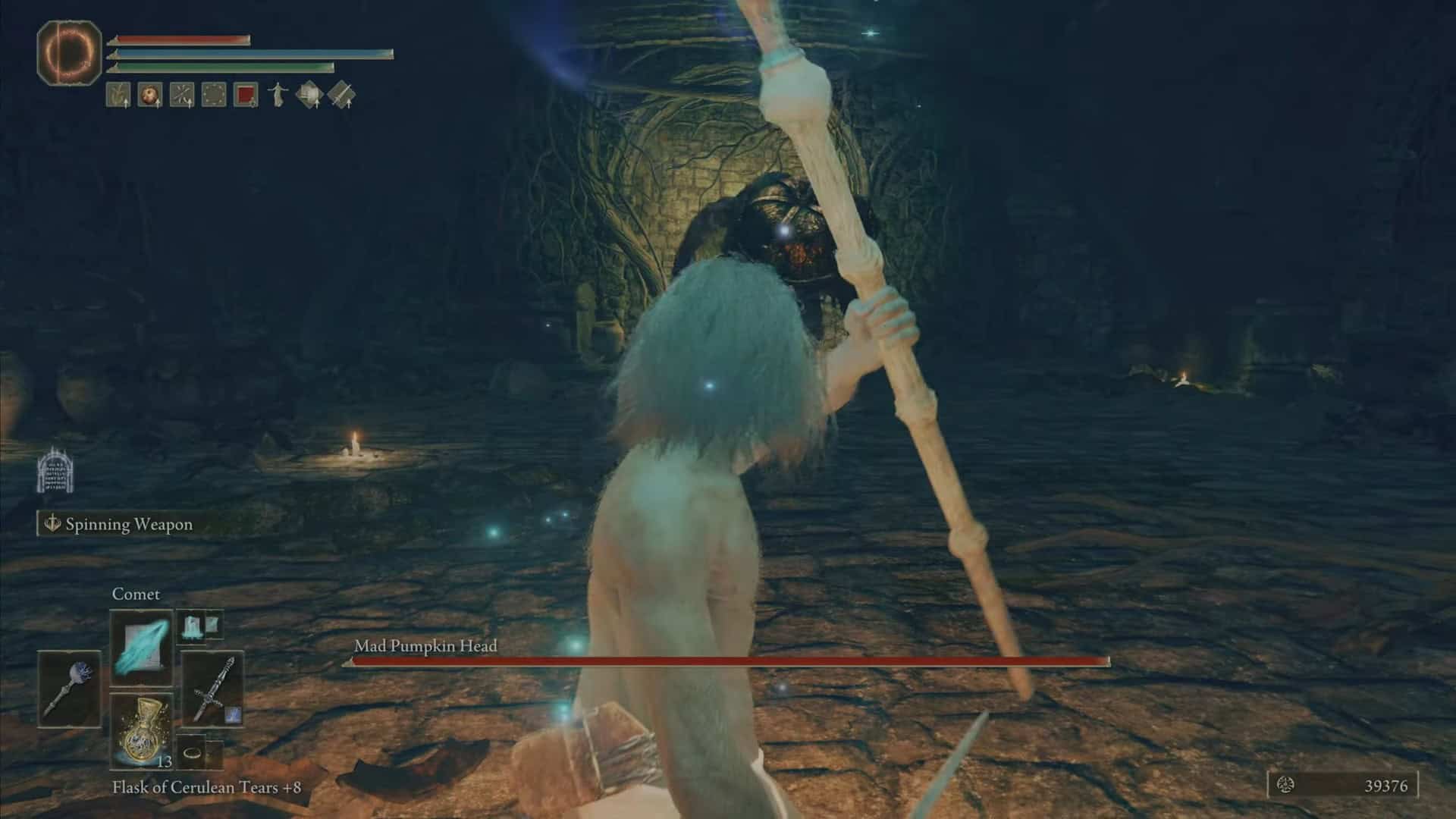The image size is (1456, 819).
Task: Click the plant sprig buff icon
Action: click(x=118, y=96)
